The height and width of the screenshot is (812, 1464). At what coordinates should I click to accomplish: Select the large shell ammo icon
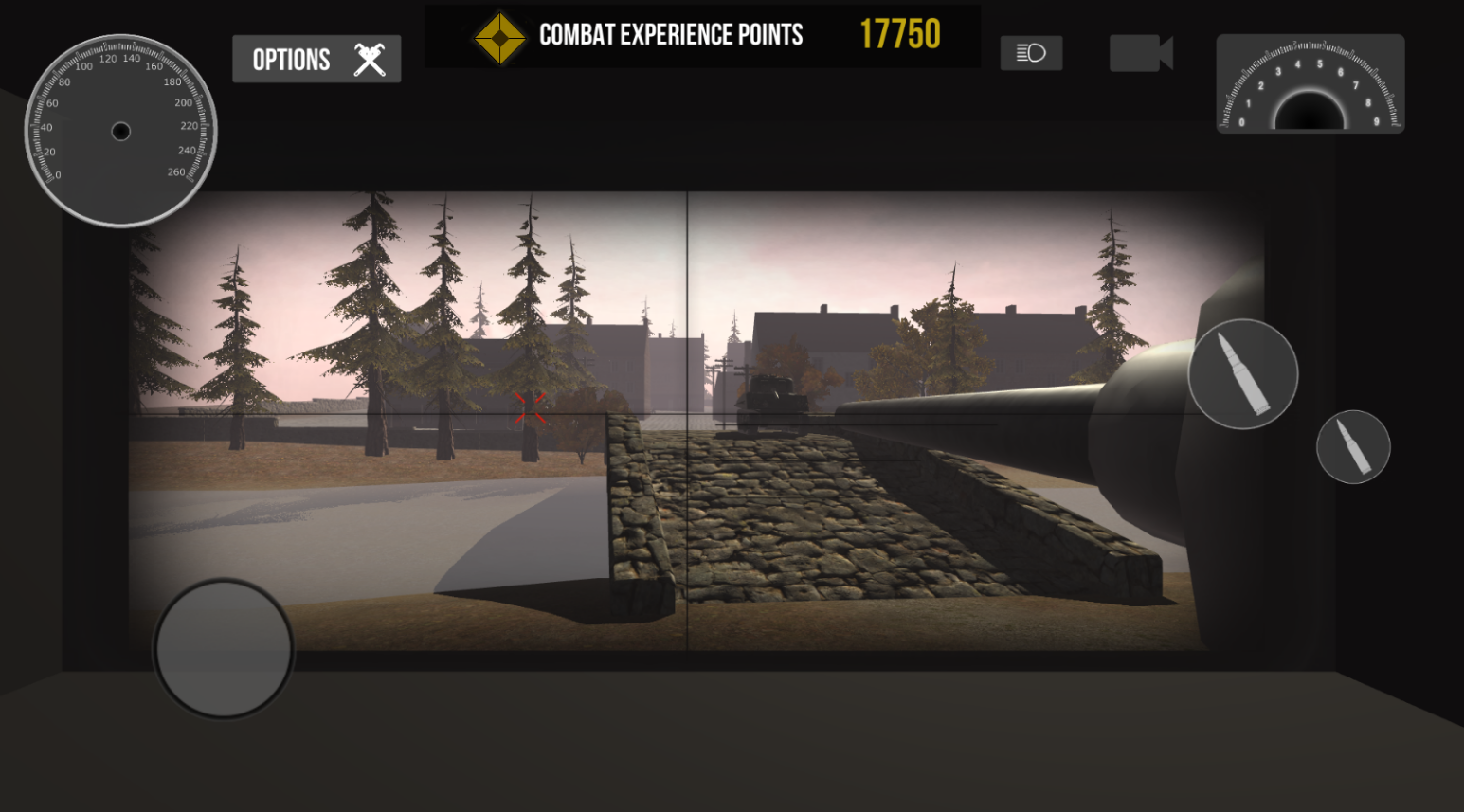coord(1242,373)
